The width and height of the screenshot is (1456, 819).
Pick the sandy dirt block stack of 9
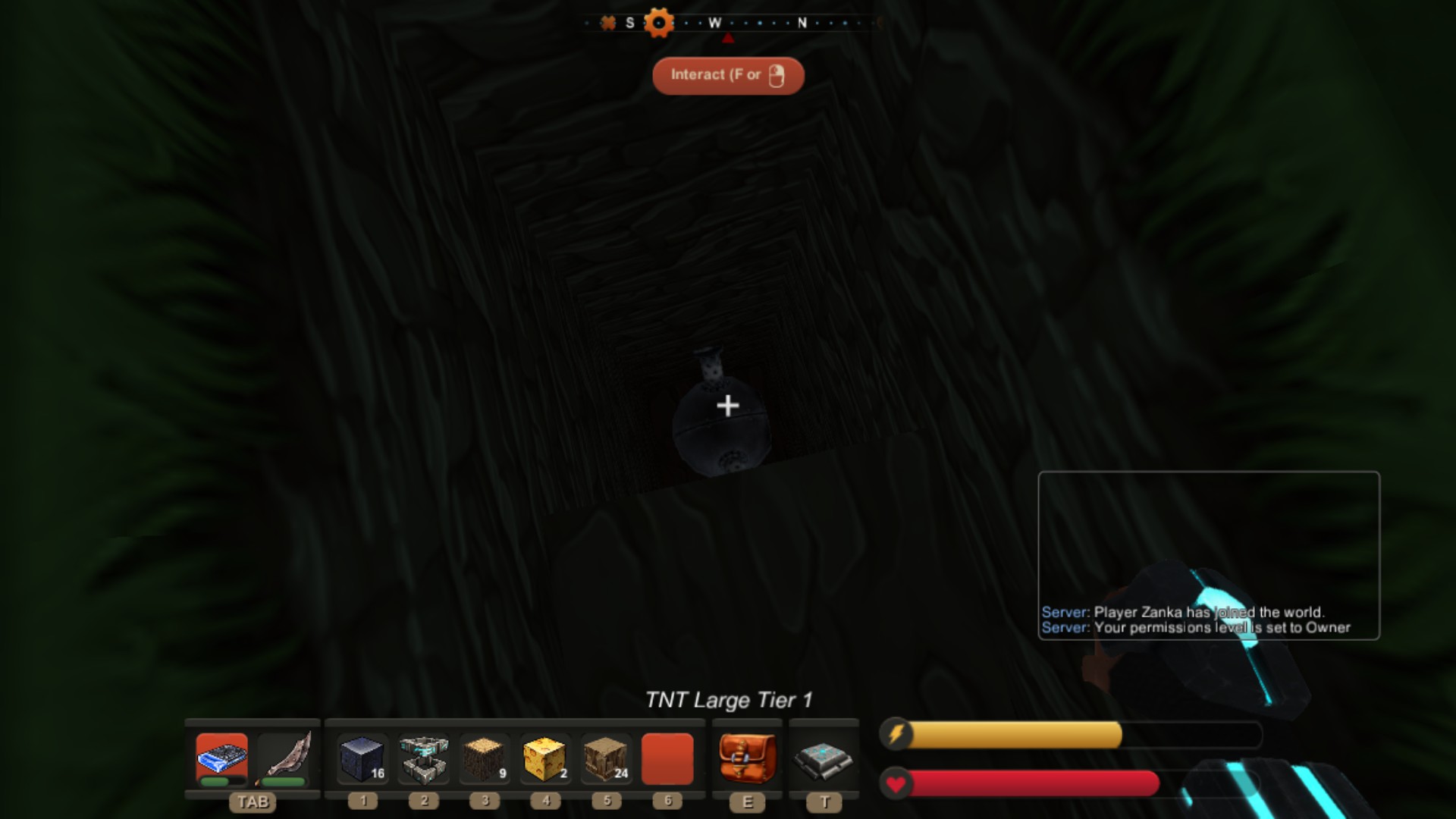[485, 758]
